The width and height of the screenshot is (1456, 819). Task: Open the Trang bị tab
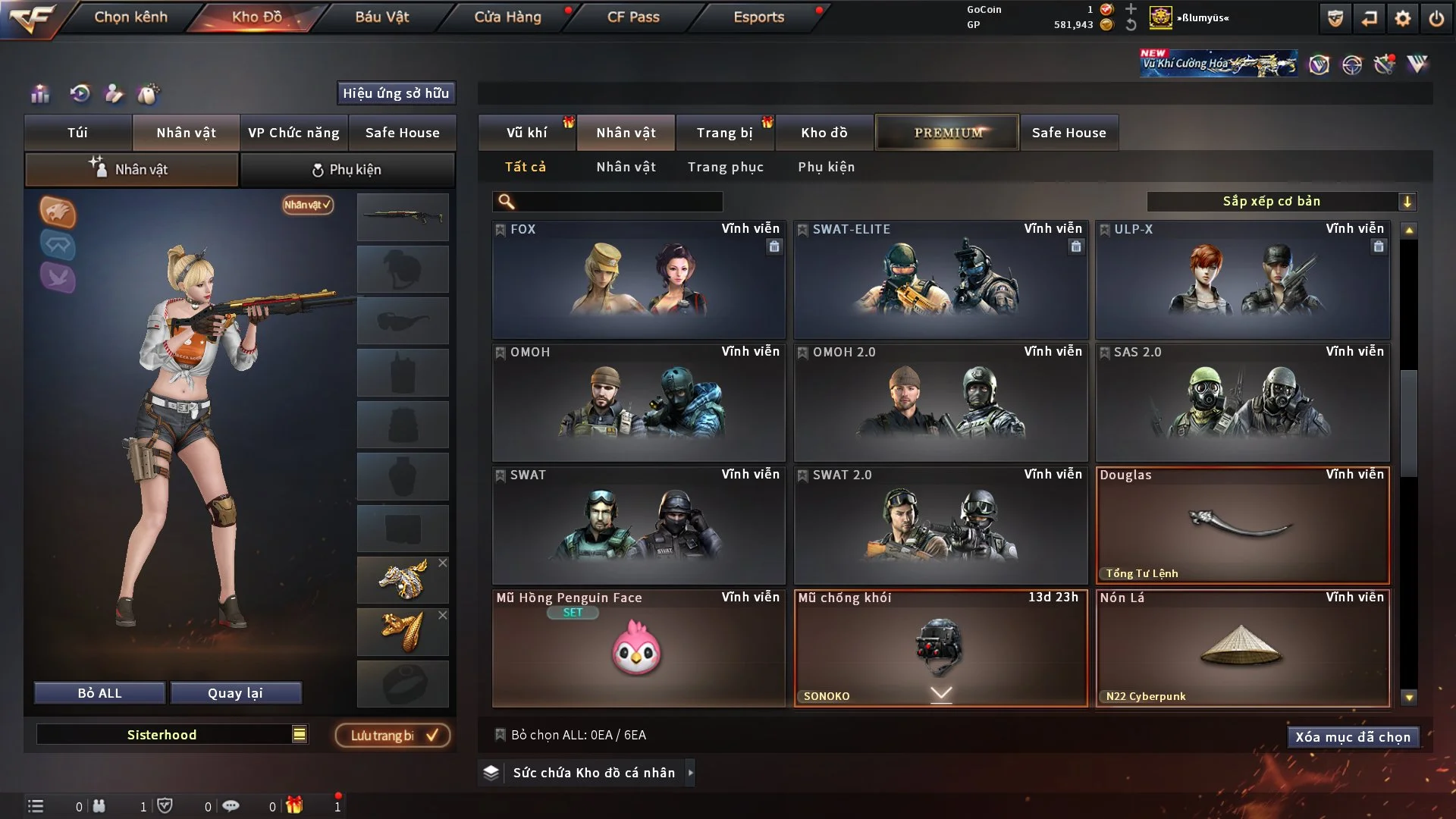724,133
